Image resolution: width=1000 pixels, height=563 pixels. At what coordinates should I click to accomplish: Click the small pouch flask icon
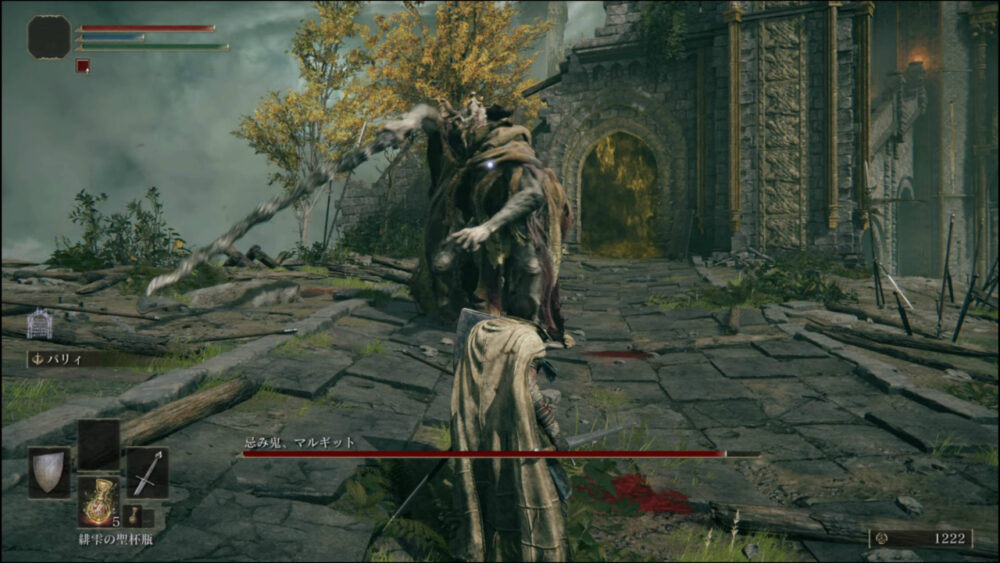coord(133,515)
